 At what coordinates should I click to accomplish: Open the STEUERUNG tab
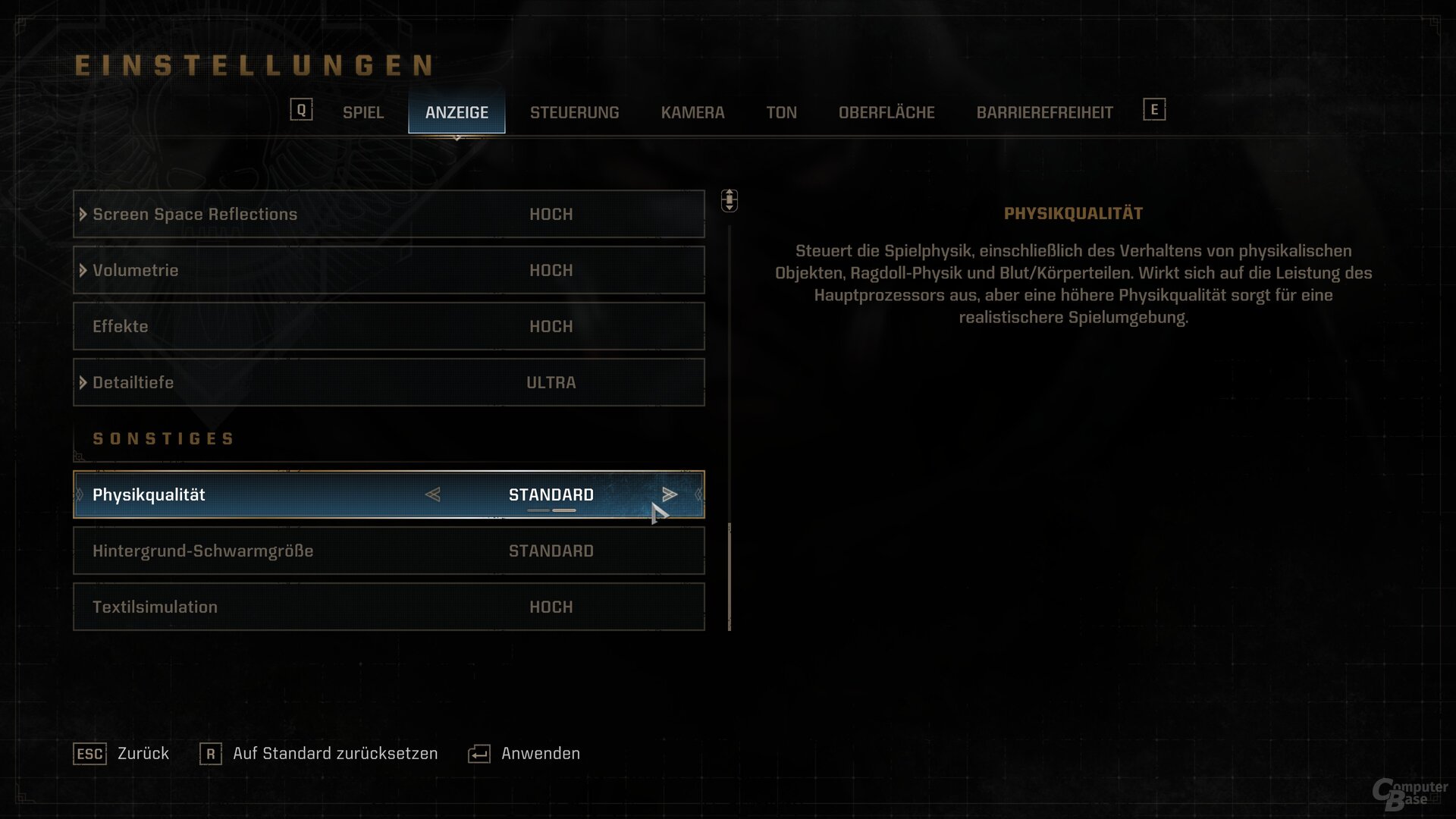pos(574,112)
